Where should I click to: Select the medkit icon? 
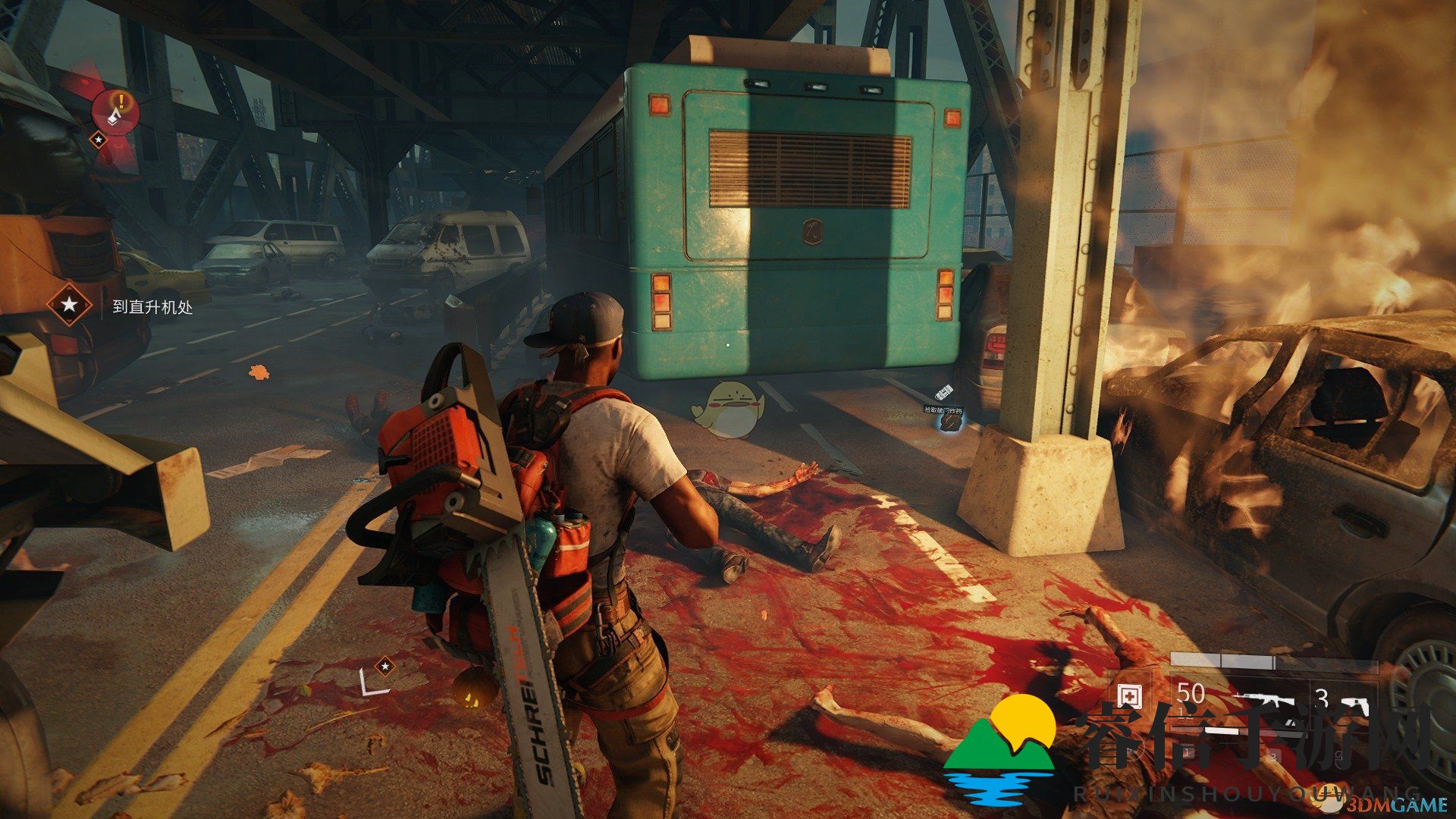[1130, 695]
